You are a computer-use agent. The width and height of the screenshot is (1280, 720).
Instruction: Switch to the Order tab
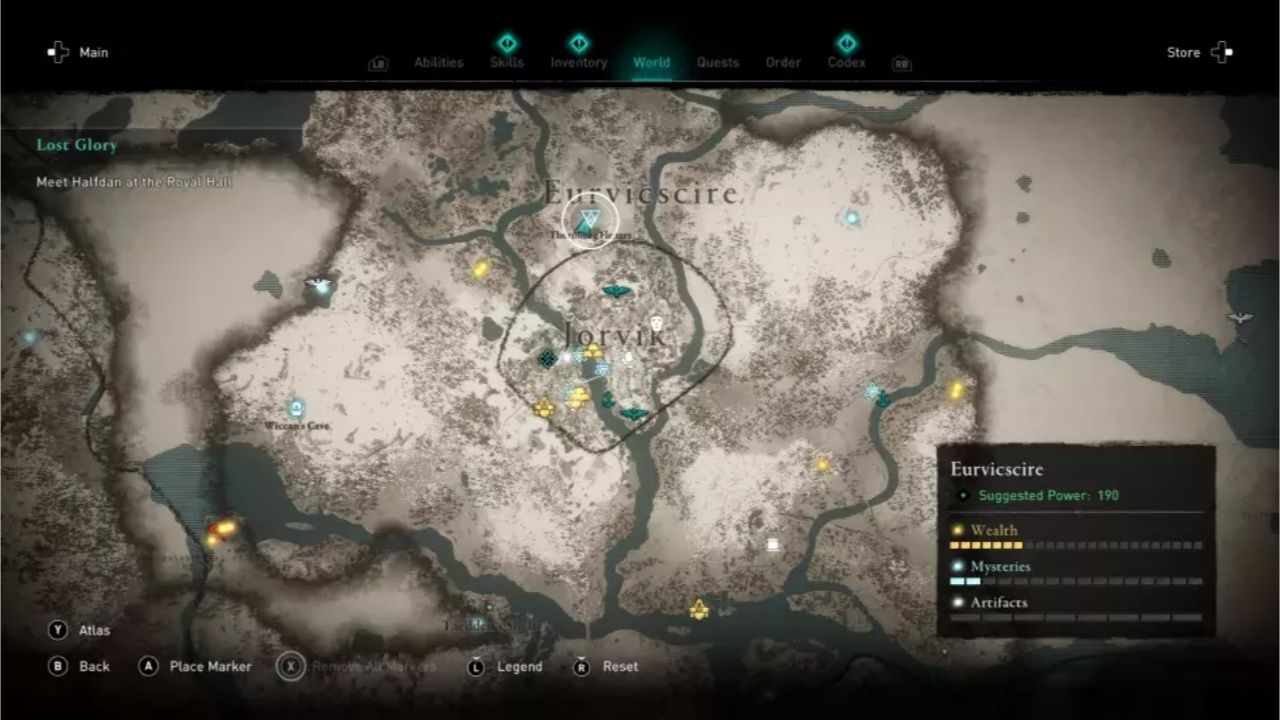tap(783, 62)
